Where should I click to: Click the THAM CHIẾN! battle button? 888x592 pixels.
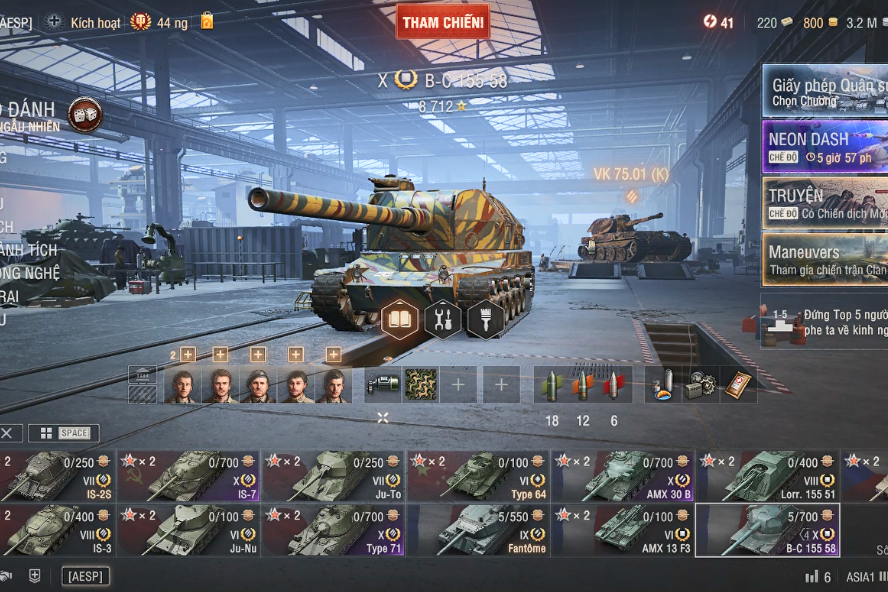442,22
